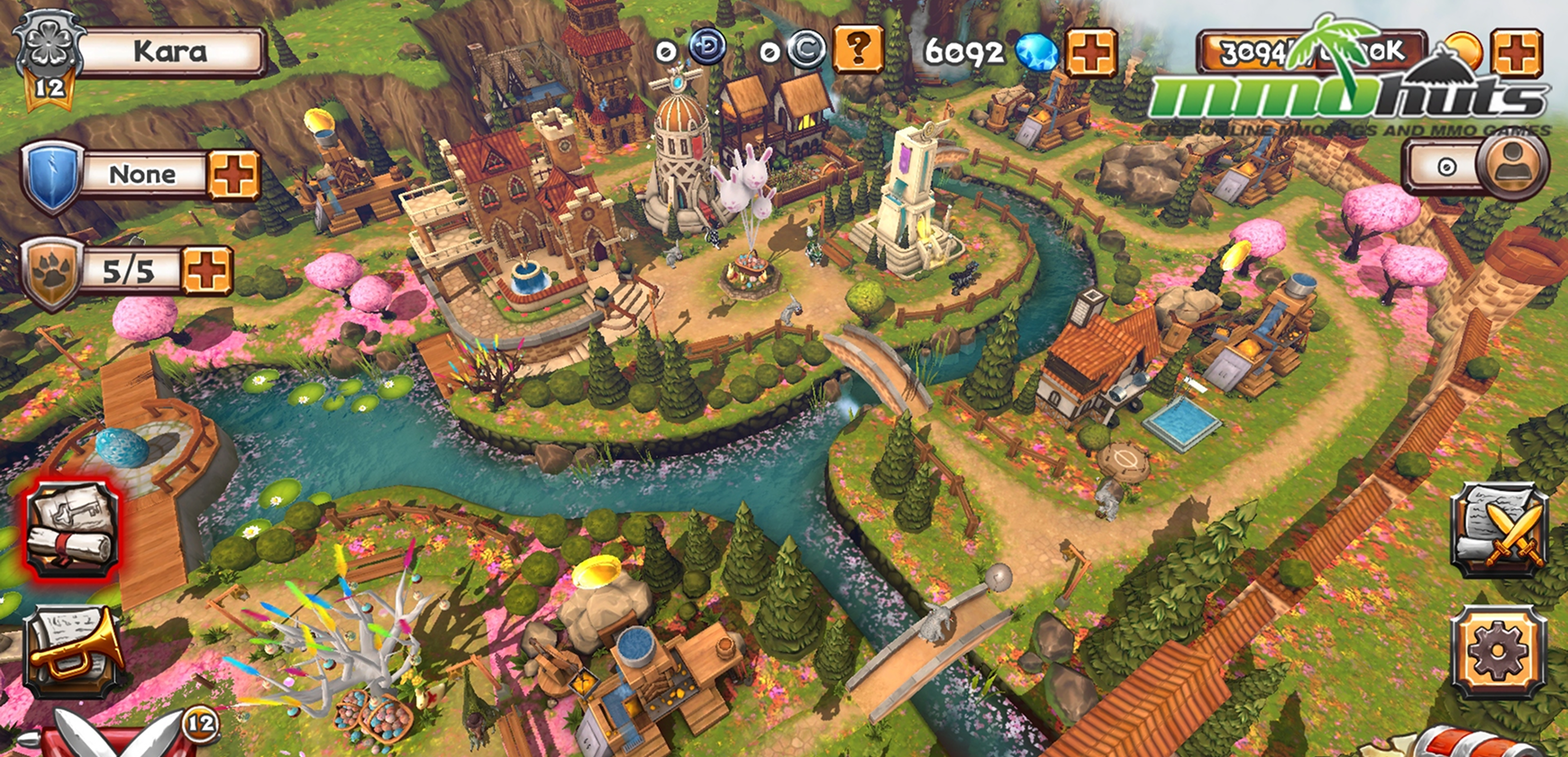Buy more blue gems with plus button
This screenshot has width=1568, height=757.
[1090, 52]
